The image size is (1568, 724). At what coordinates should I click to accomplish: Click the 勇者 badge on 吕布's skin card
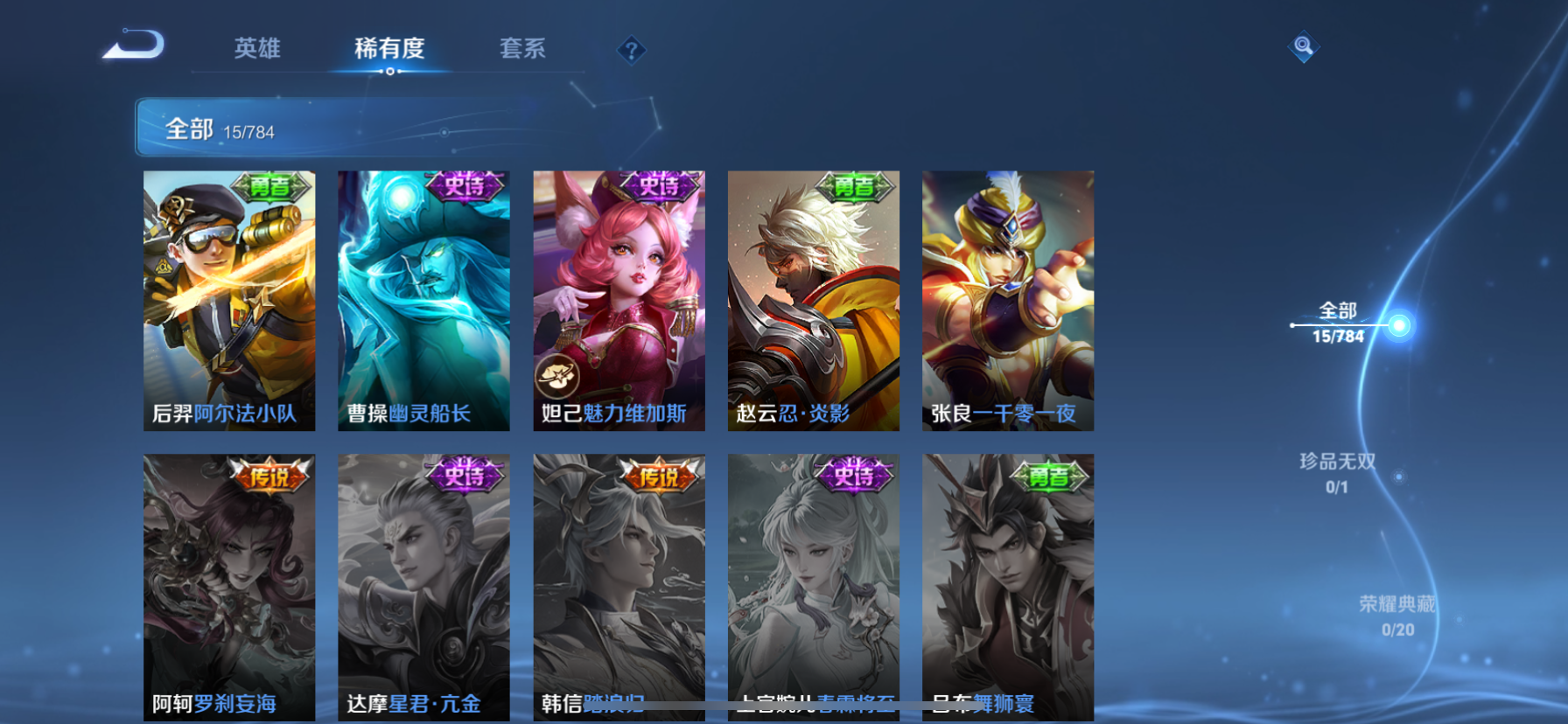1051,478
